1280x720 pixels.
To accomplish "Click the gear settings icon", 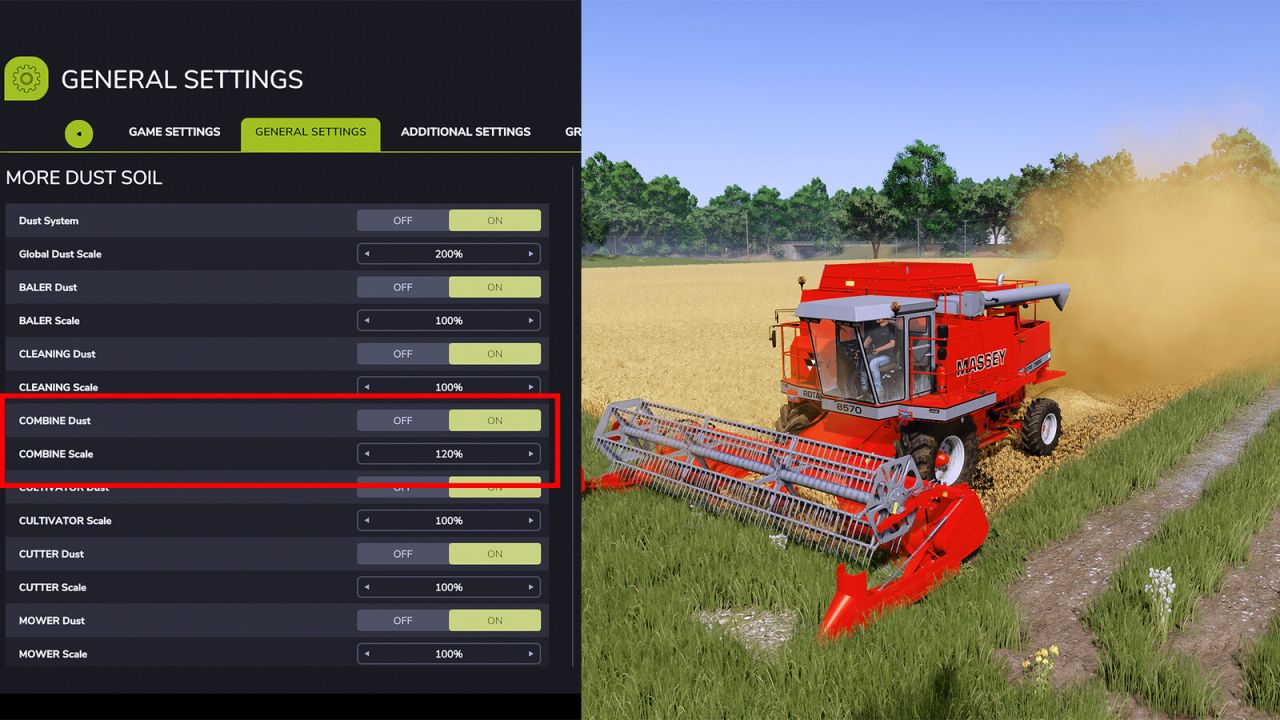I will (x=26, y=78).
